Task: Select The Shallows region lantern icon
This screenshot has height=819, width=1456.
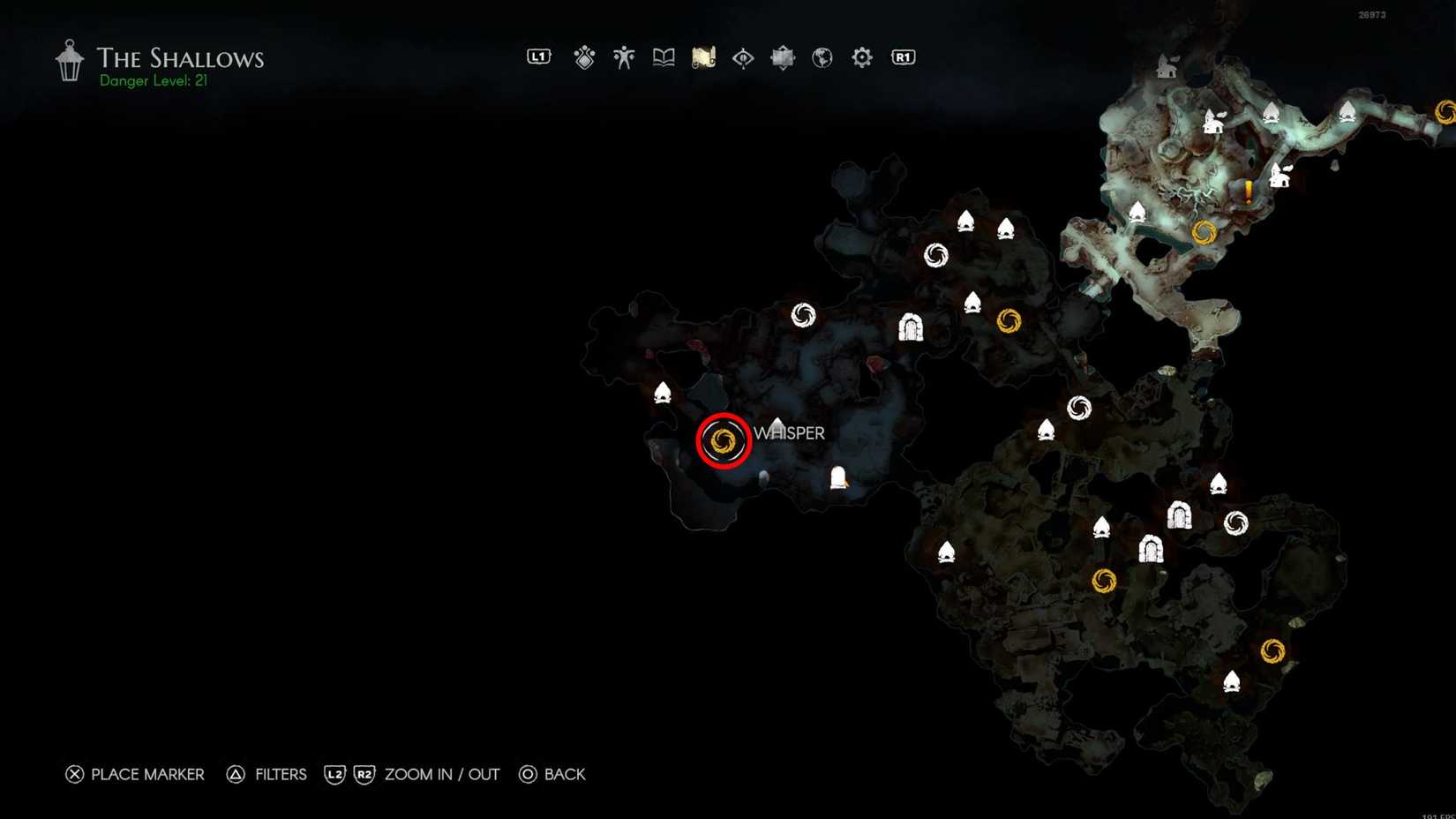Action: click(68, 58)
